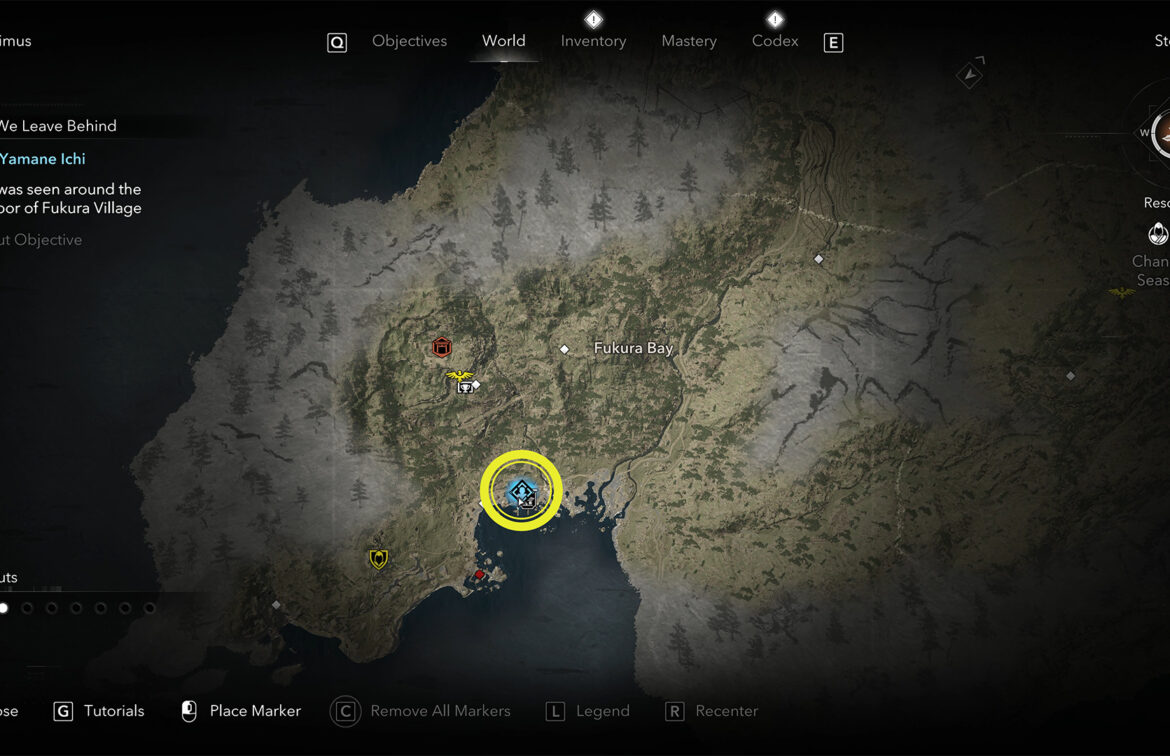Choose the Place Marker option

tap(254, 711)
